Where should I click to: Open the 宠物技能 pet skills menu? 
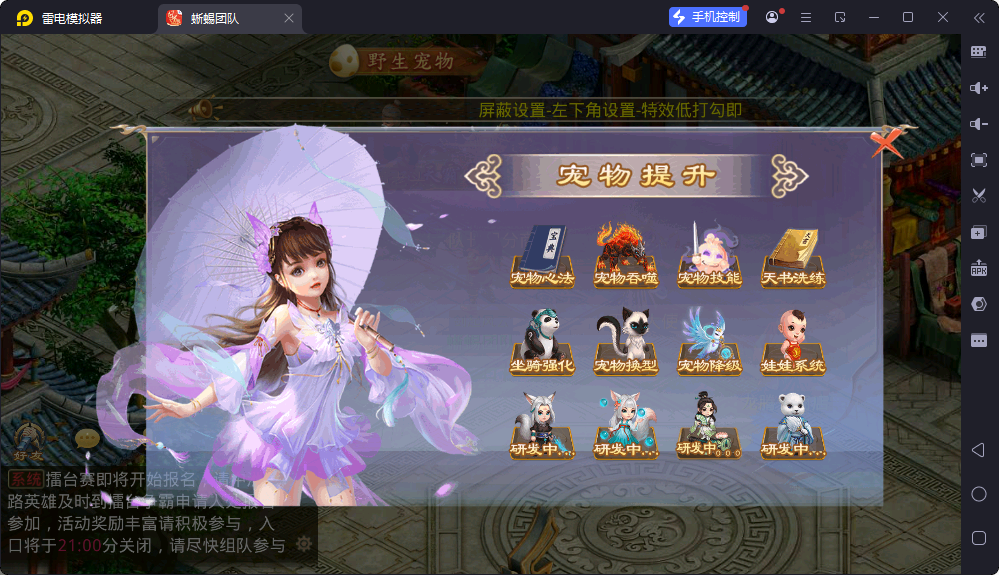point(709,257)
